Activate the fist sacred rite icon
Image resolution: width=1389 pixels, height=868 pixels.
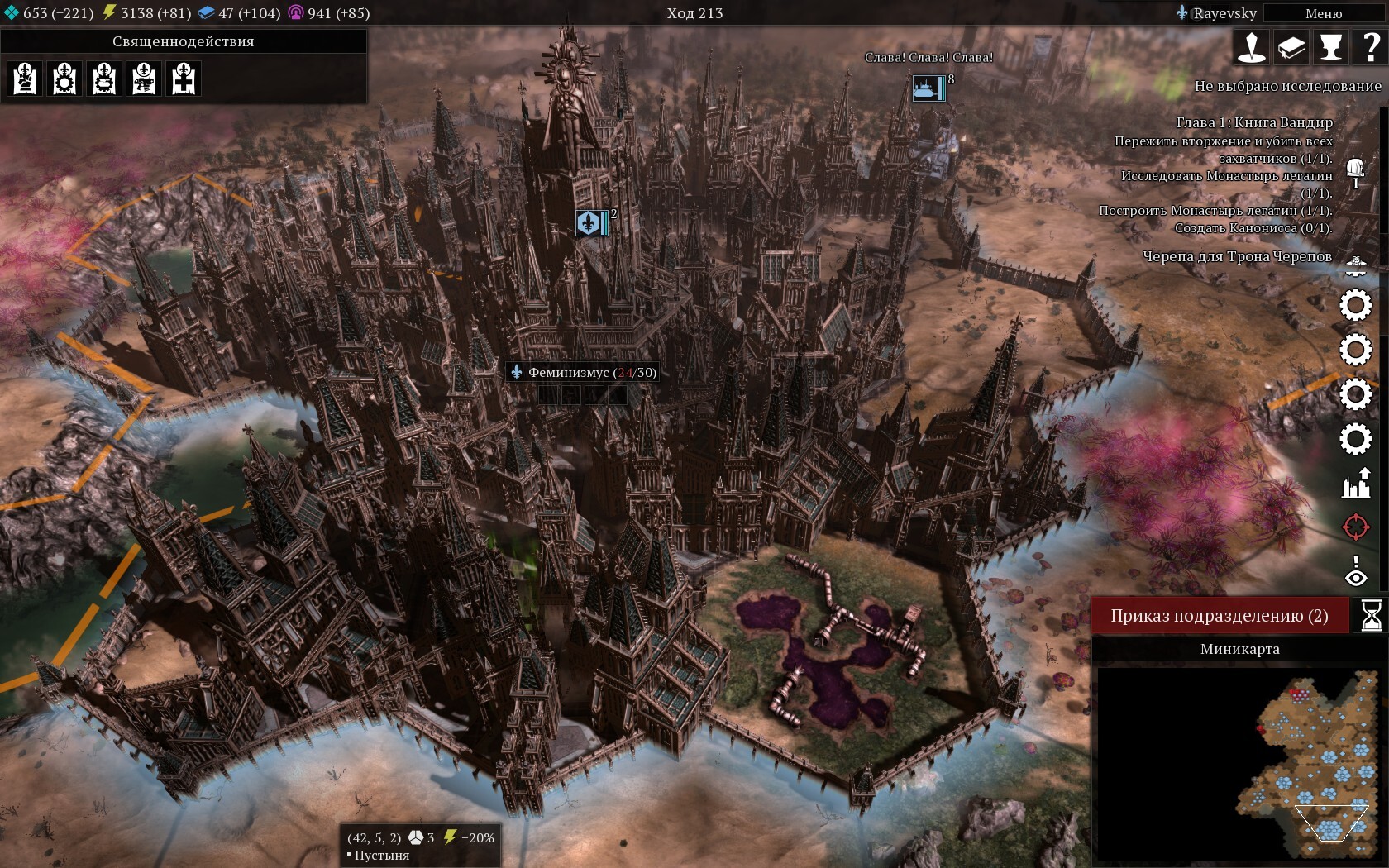click(25, 79)
